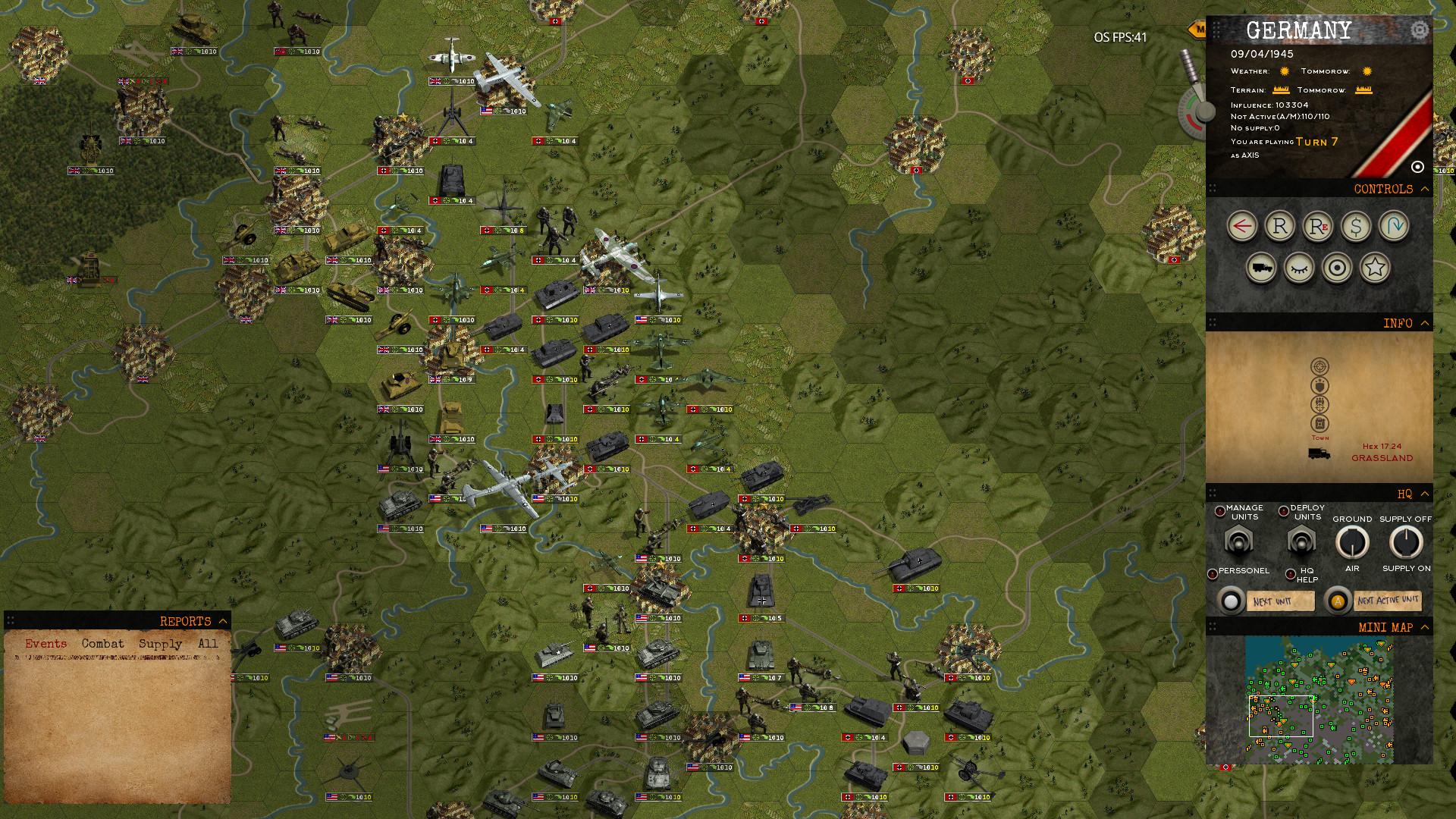Select the target circle control button

click(x=1337, y=269)
